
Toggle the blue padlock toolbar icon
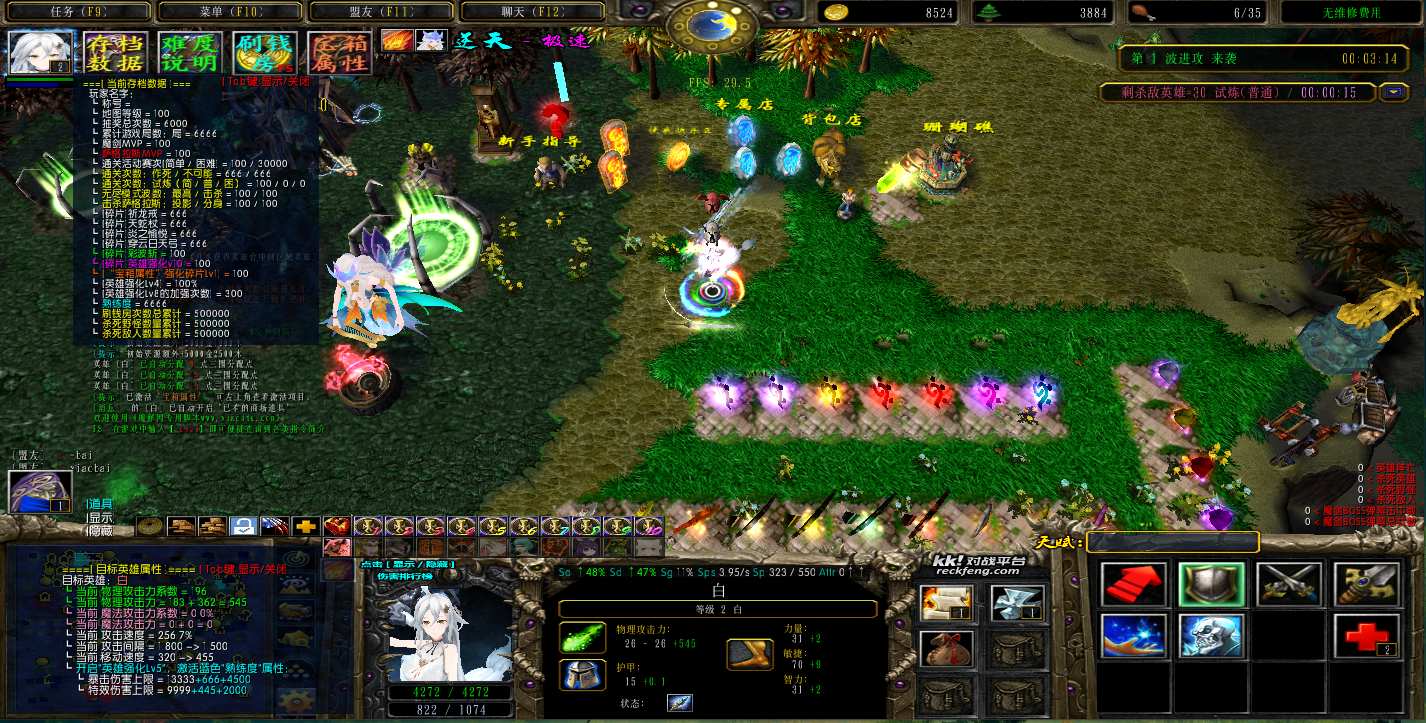[x=243, y=526]
